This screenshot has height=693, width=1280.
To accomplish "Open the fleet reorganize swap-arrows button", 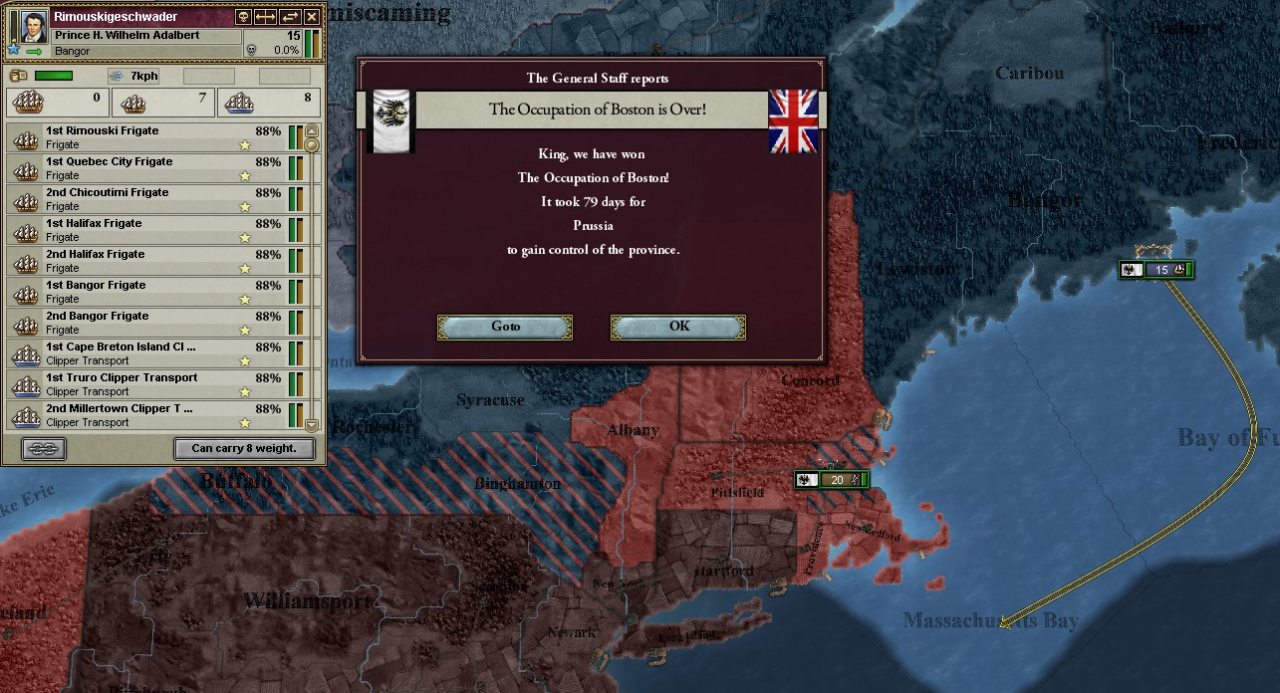I will 290,17.
